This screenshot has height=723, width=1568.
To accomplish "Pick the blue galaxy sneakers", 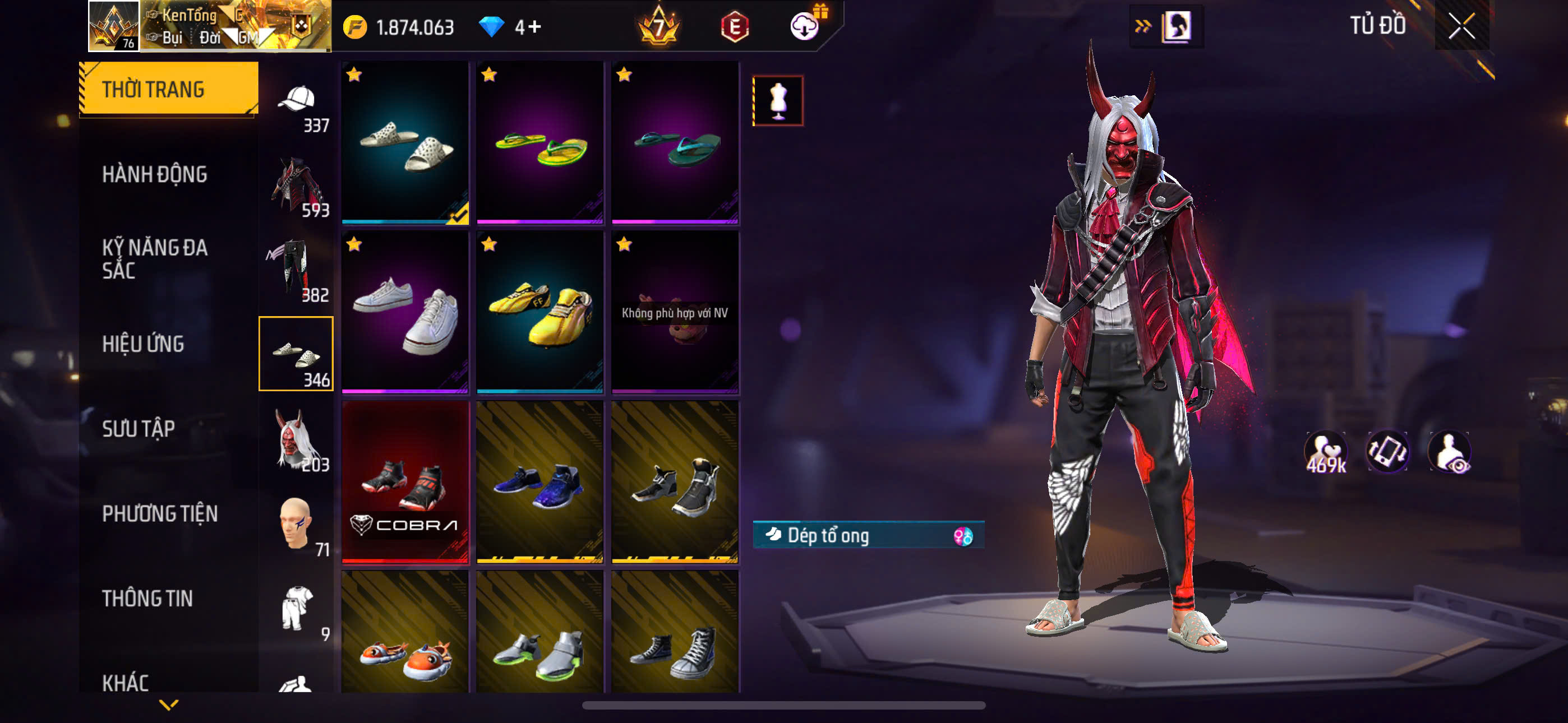I will click(540, 482).
